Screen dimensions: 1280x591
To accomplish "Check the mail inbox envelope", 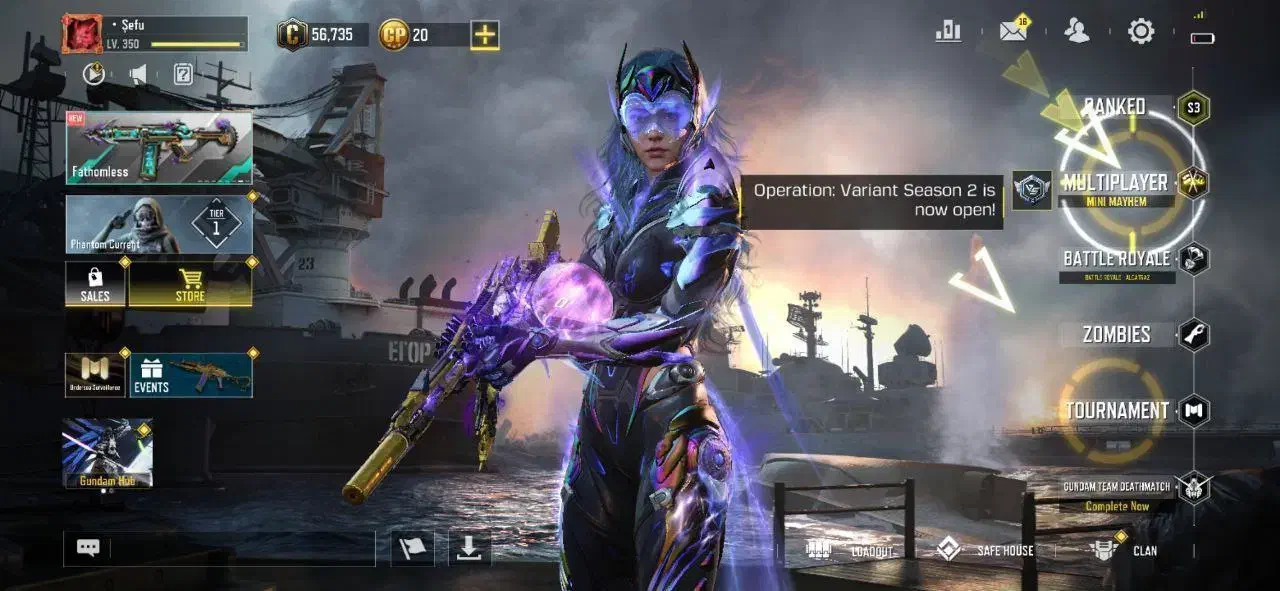I will pos(1013,31).
